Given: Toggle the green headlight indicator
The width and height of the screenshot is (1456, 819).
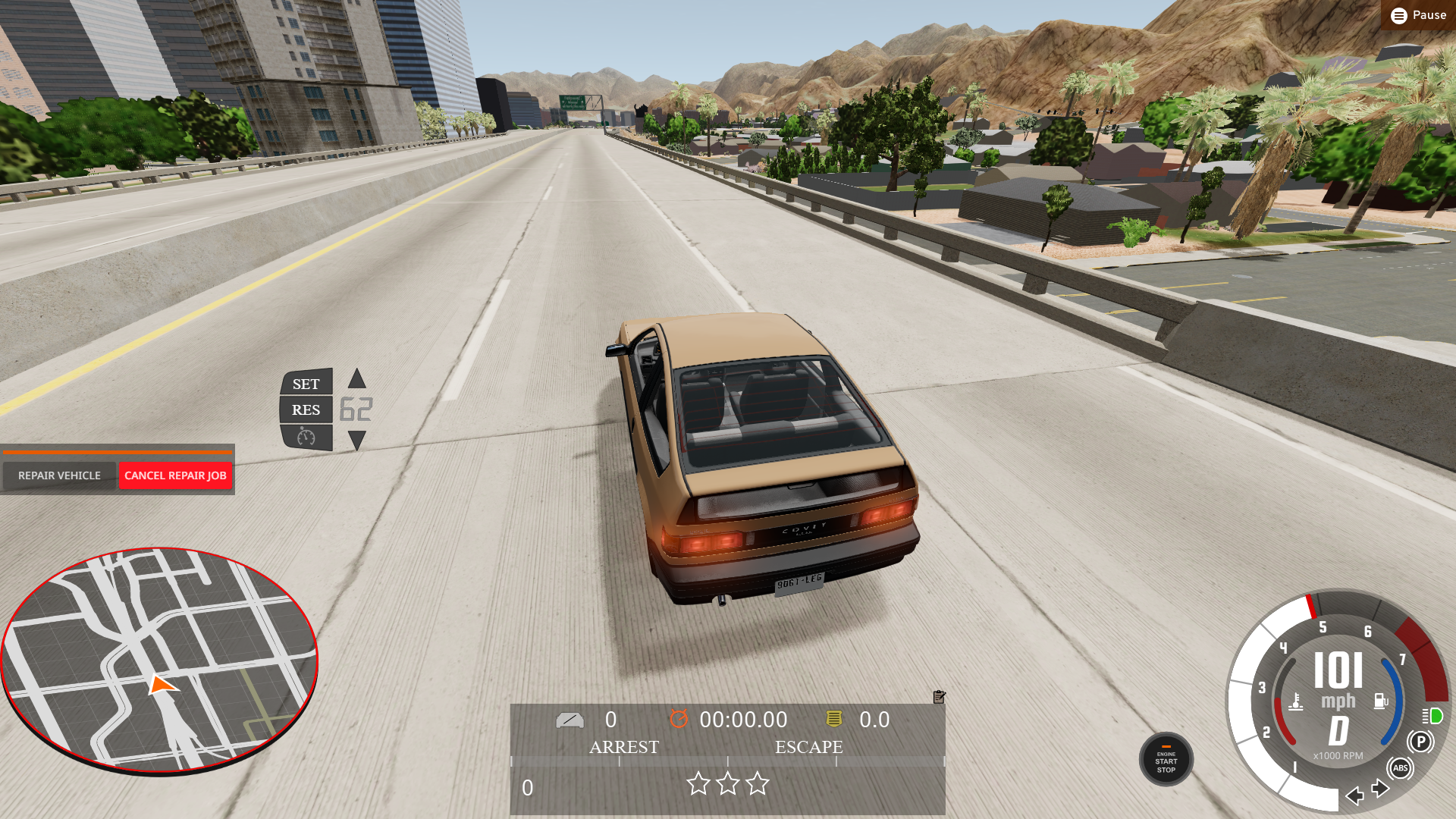Looking at the screenshot, I should tap(1432, 716).
